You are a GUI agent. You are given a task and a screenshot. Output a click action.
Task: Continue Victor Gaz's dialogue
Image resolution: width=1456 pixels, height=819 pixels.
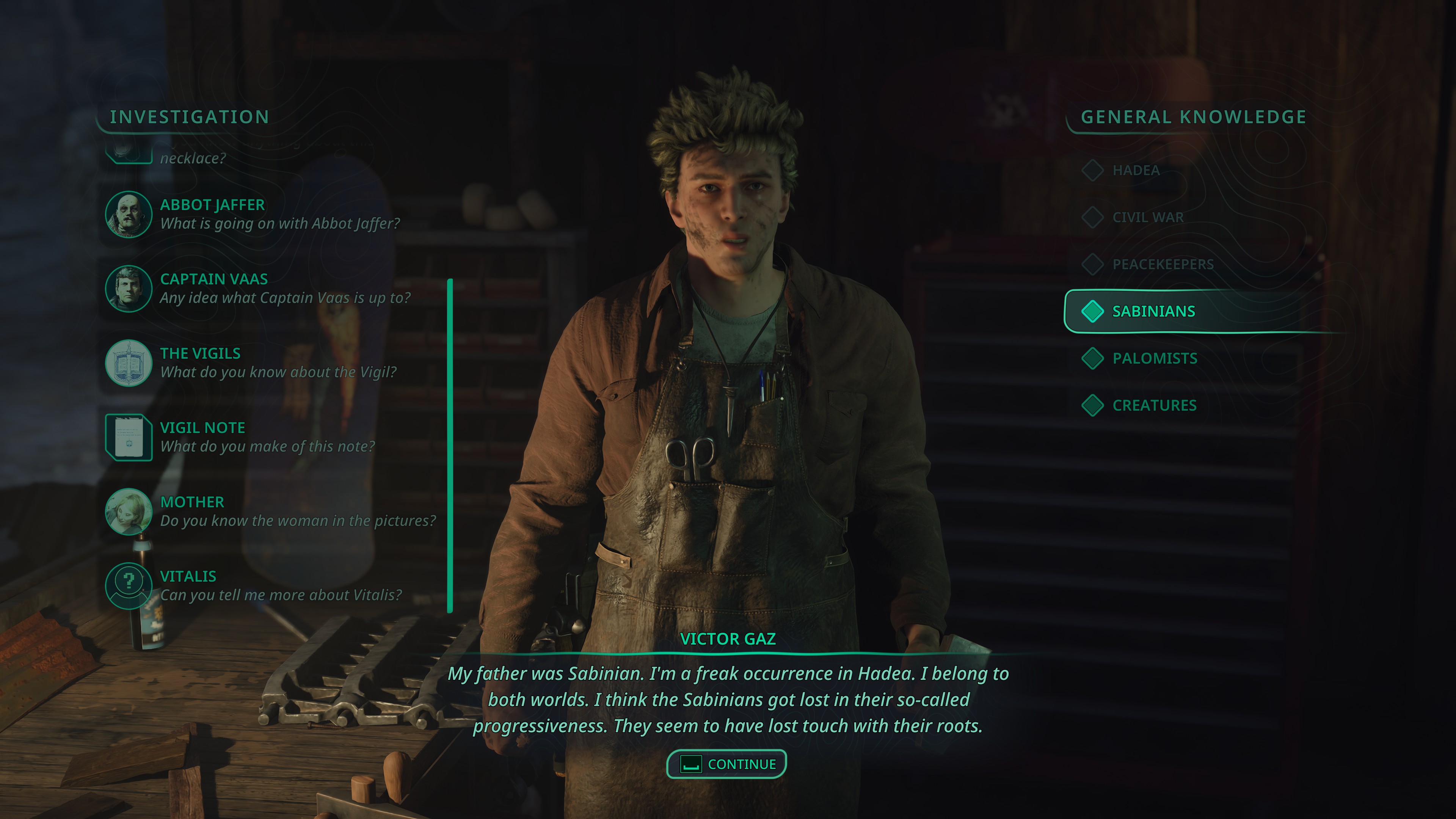click(x=727, y=764)
